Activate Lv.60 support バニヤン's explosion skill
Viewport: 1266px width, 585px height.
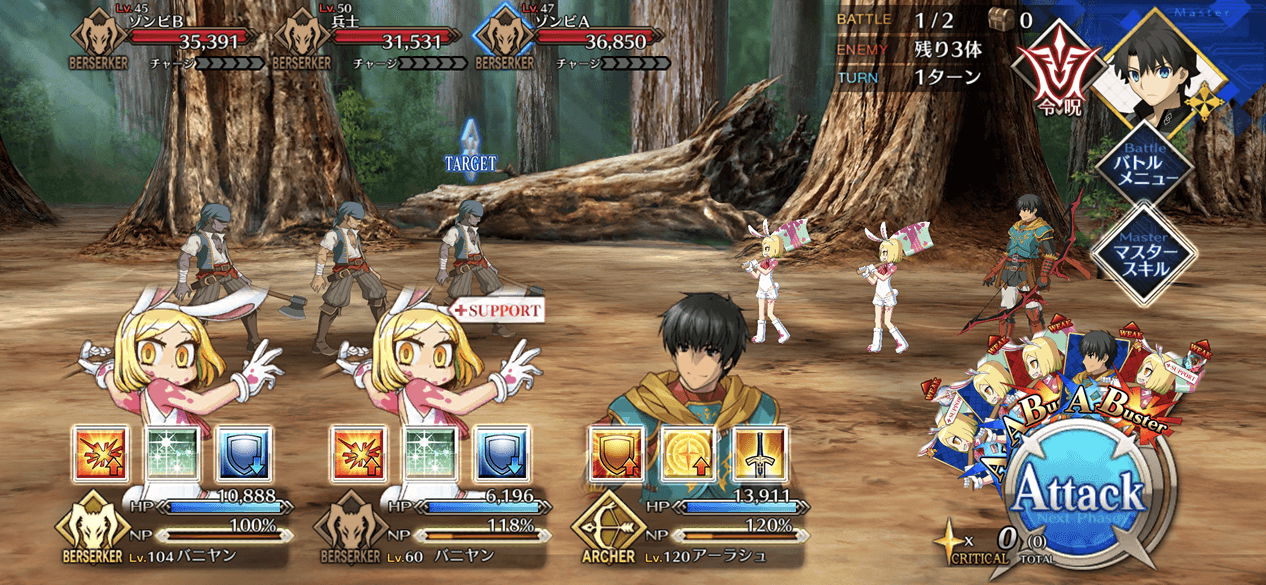(x=359, y=453)
